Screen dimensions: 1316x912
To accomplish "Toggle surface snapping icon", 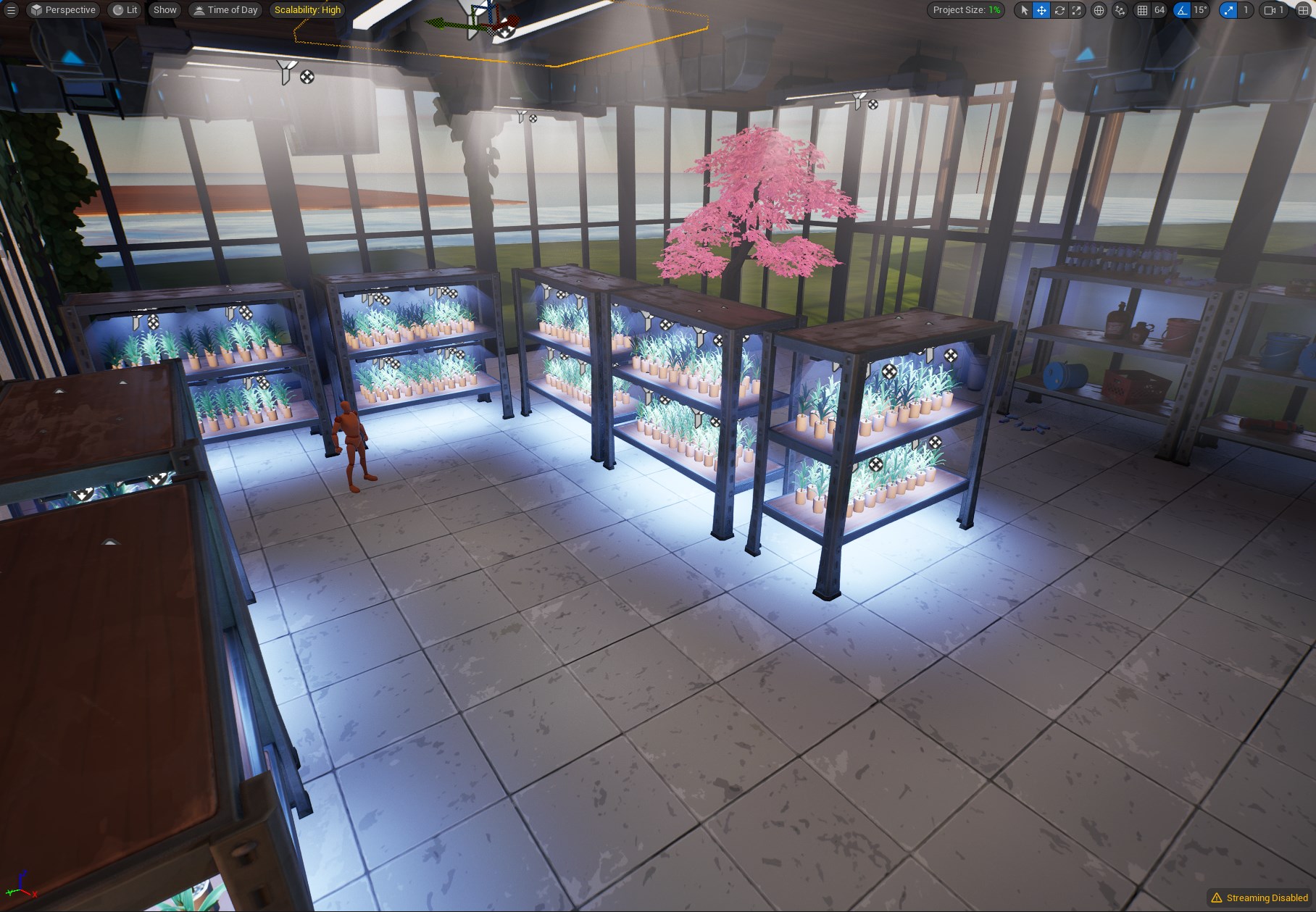I will pyautogui.click(x=1120, y=10).
